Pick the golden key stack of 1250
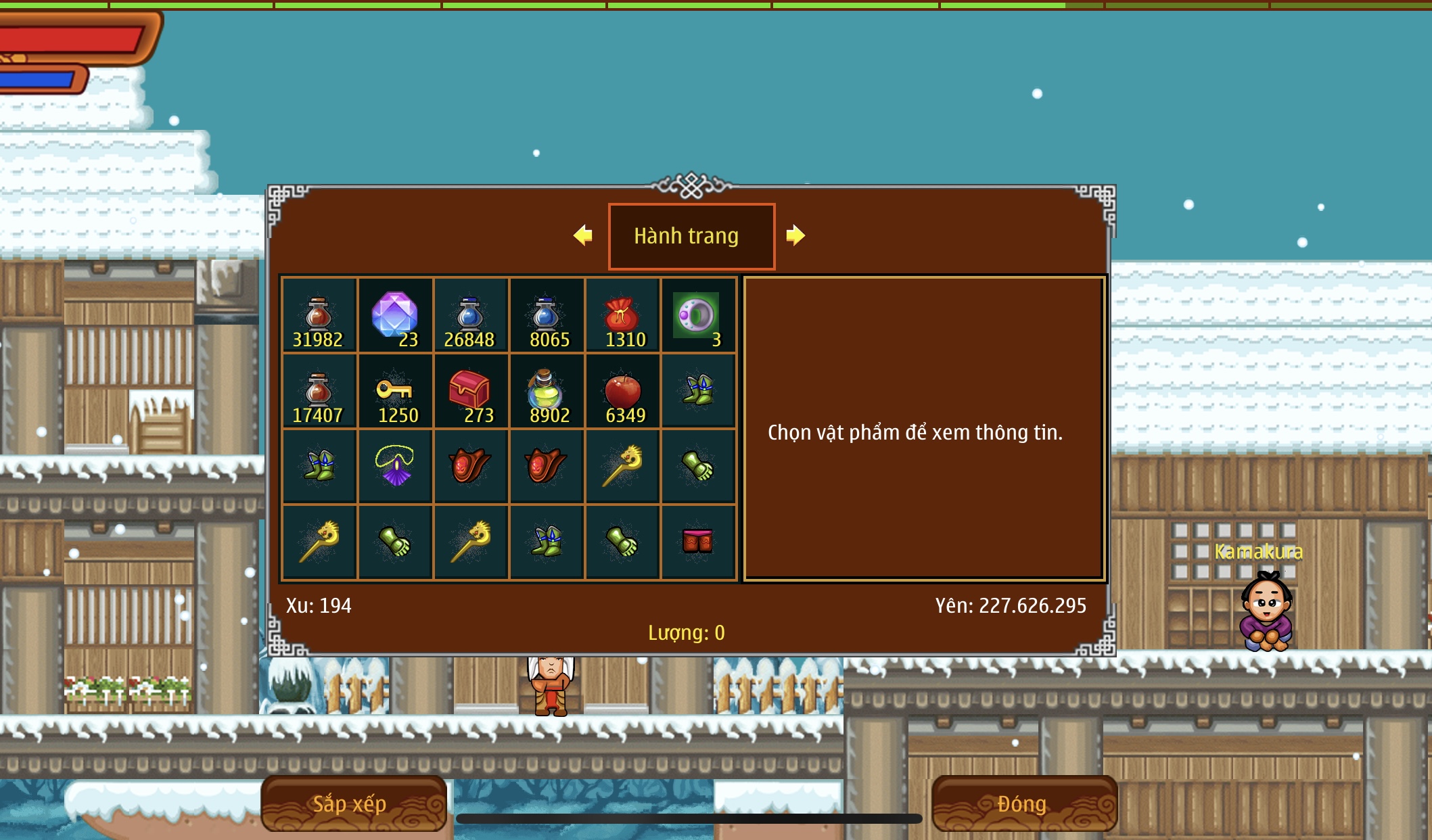This screenshot has width=1432, height=840. tap(395, 391)
